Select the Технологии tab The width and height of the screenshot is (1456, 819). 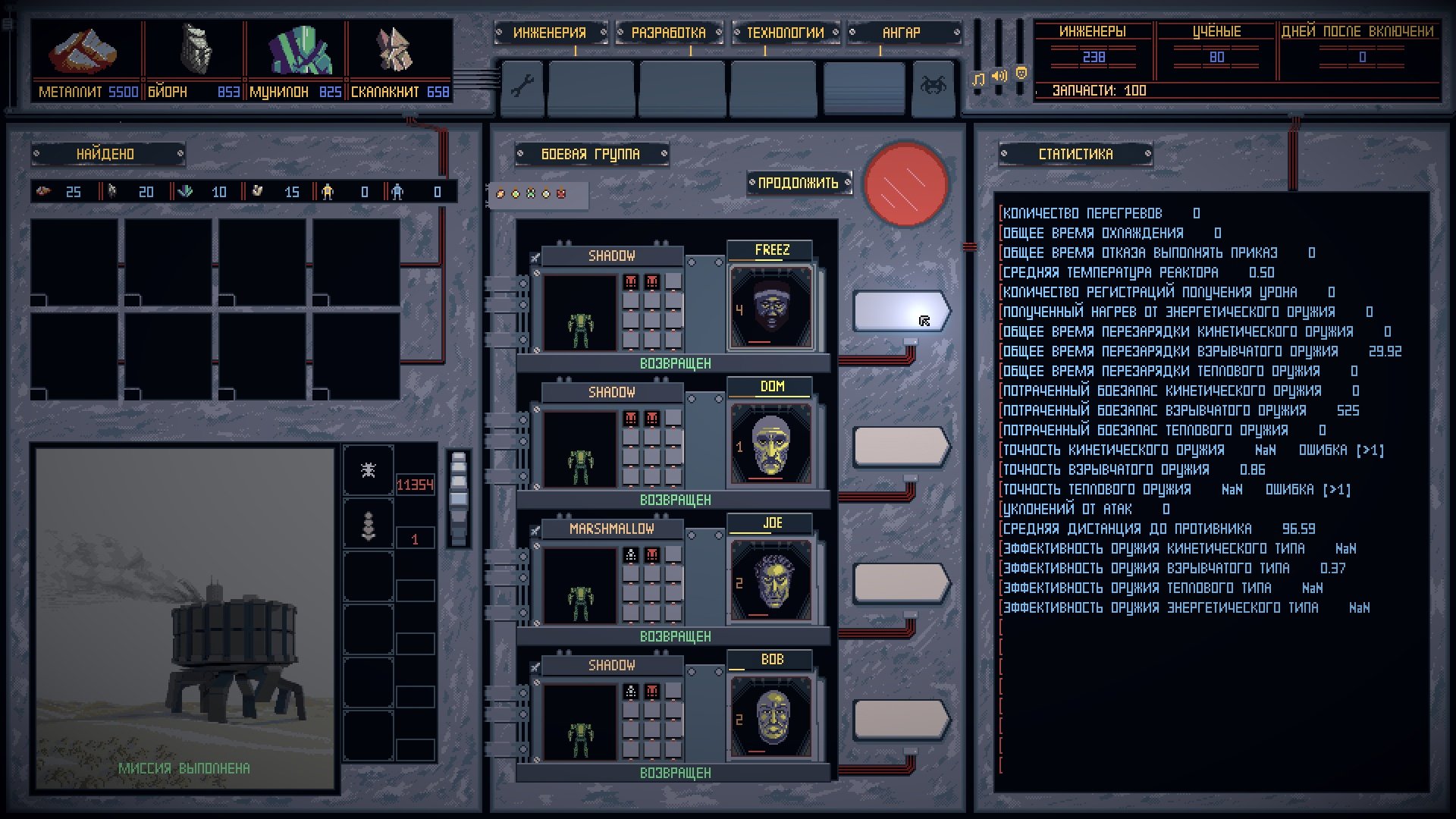(x=785, y=33)
